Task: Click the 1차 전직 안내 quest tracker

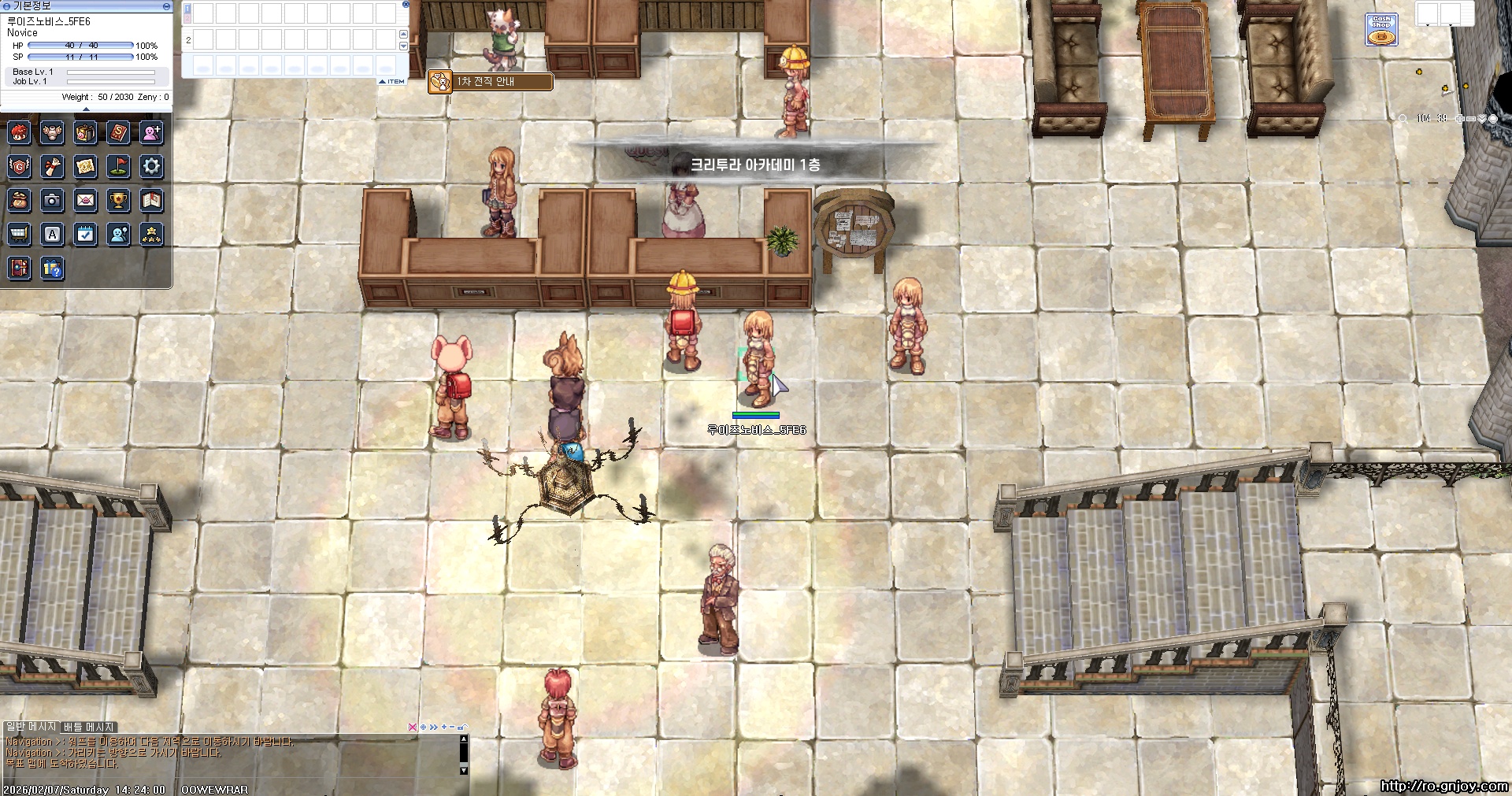Action: pos(490,81)
